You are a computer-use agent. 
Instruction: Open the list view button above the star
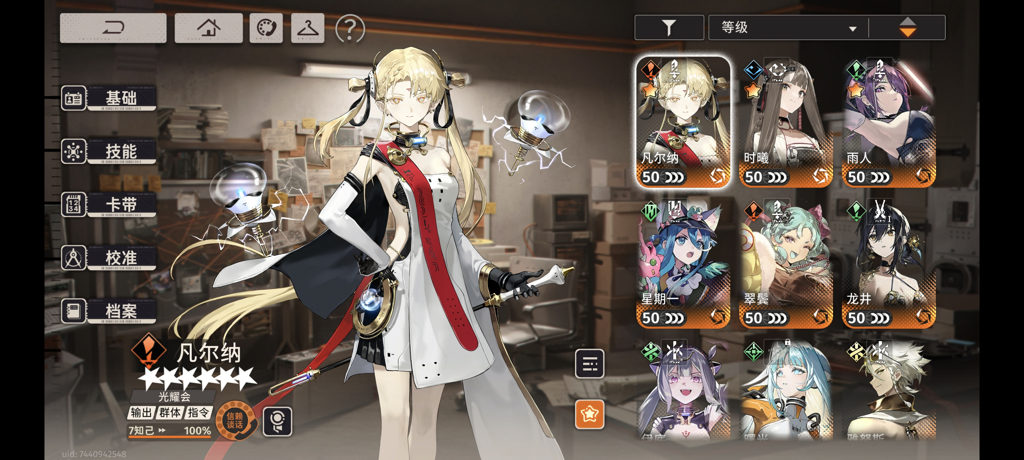(590, 363)
